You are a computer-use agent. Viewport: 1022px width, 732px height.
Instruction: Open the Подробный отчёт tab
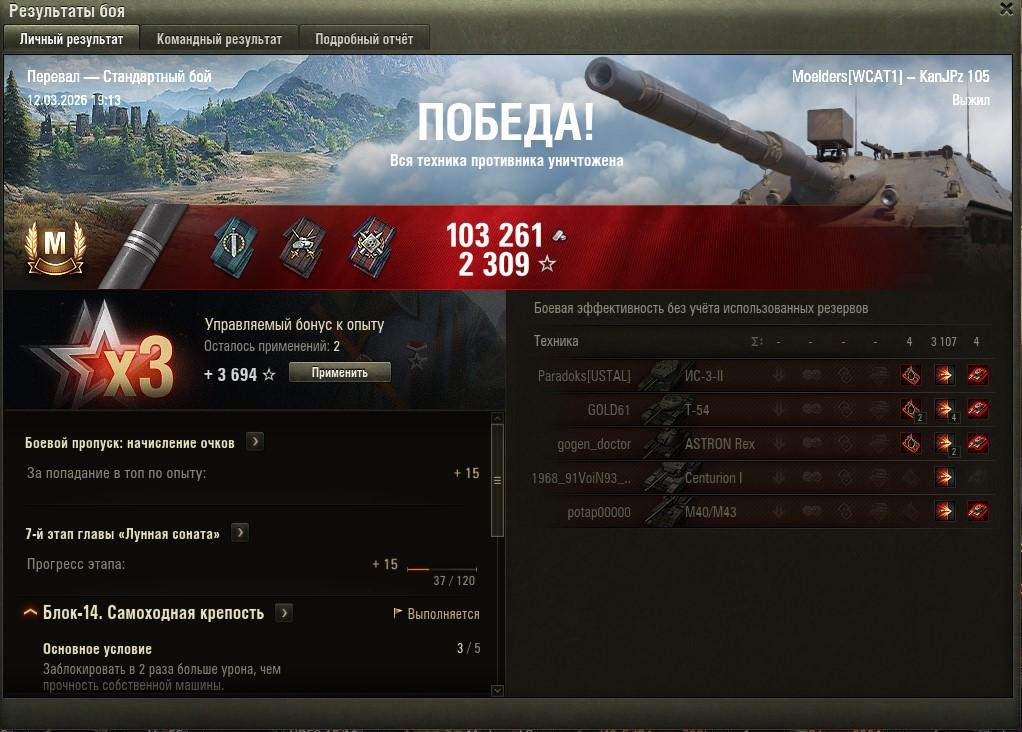point(364,39)
